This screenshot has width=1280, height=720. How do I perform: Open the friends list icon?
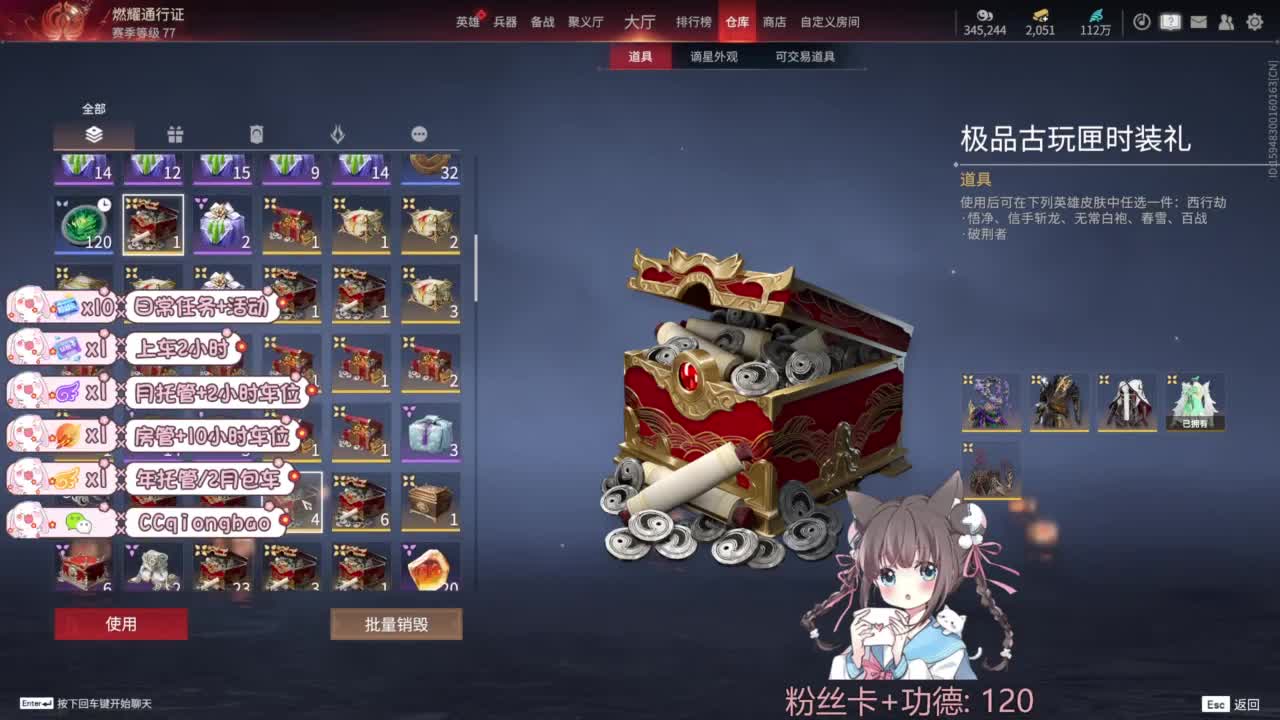1227,21
